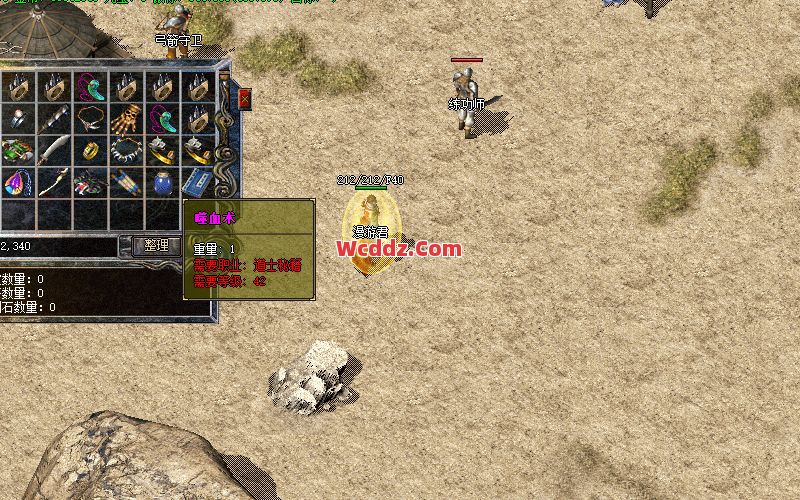Select the rainbow feather fan charm
Image resolution: width=800 pixels, height=500 pixels.
tap(18, 182)
